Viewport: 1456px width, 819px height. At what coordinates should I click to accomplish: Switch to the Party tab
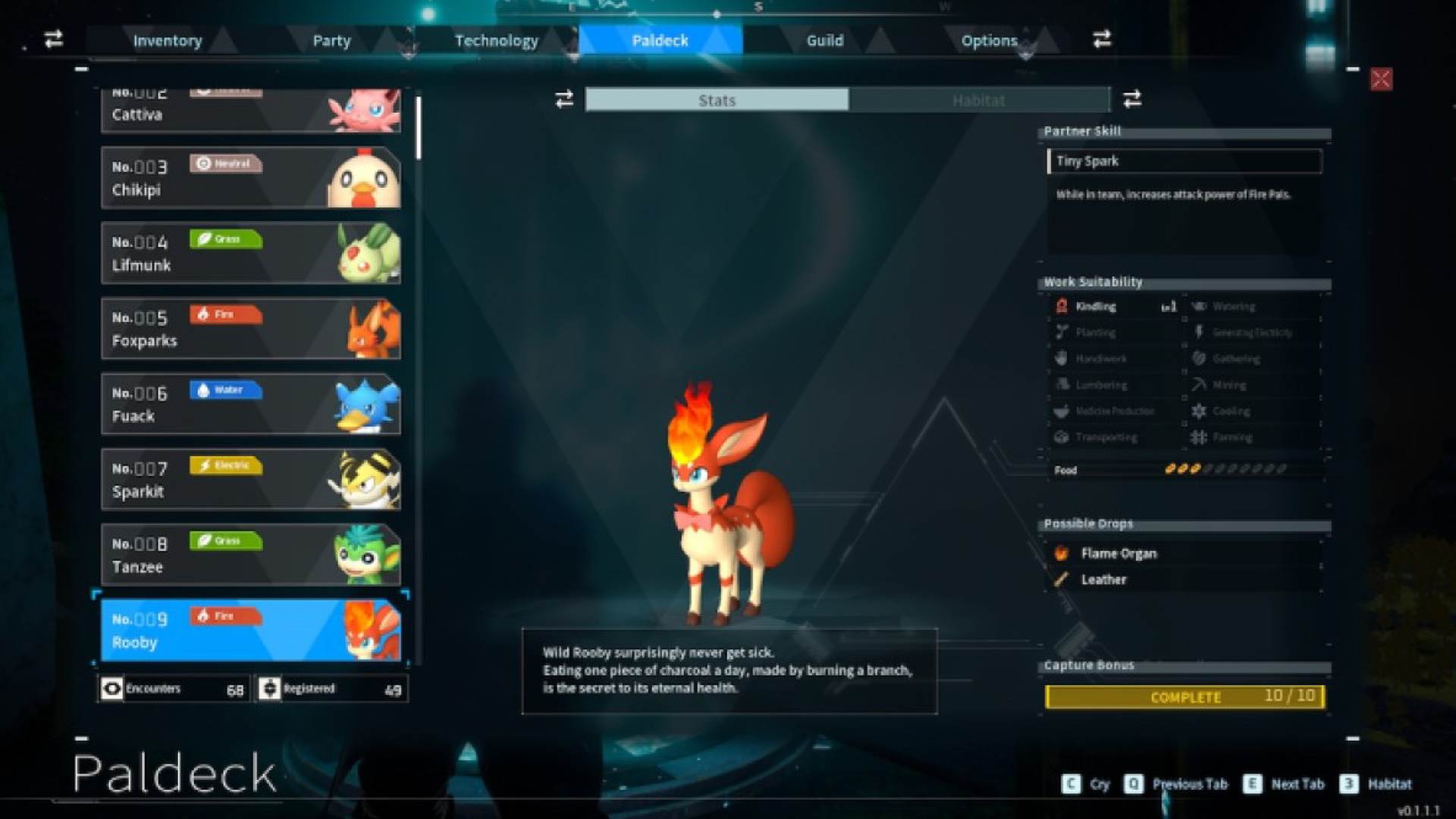coord(331,40)
